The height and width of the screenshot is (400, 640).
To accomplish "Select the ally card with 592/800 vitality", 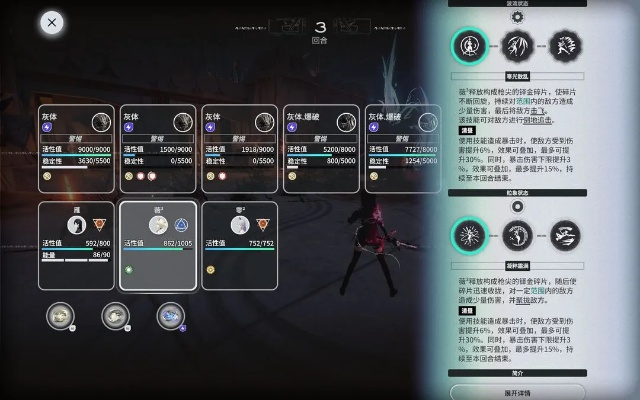I will (77, 244).
